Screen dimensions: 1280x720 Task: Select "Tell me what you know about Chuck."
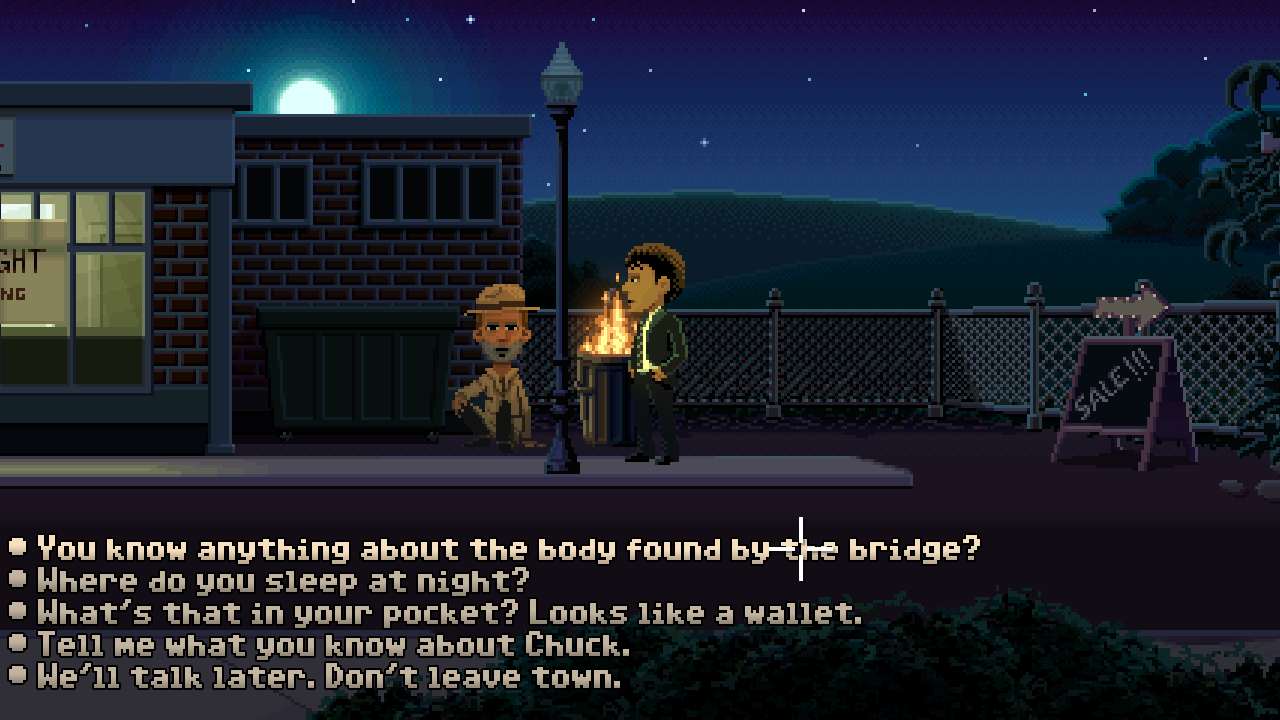(334, 644)
